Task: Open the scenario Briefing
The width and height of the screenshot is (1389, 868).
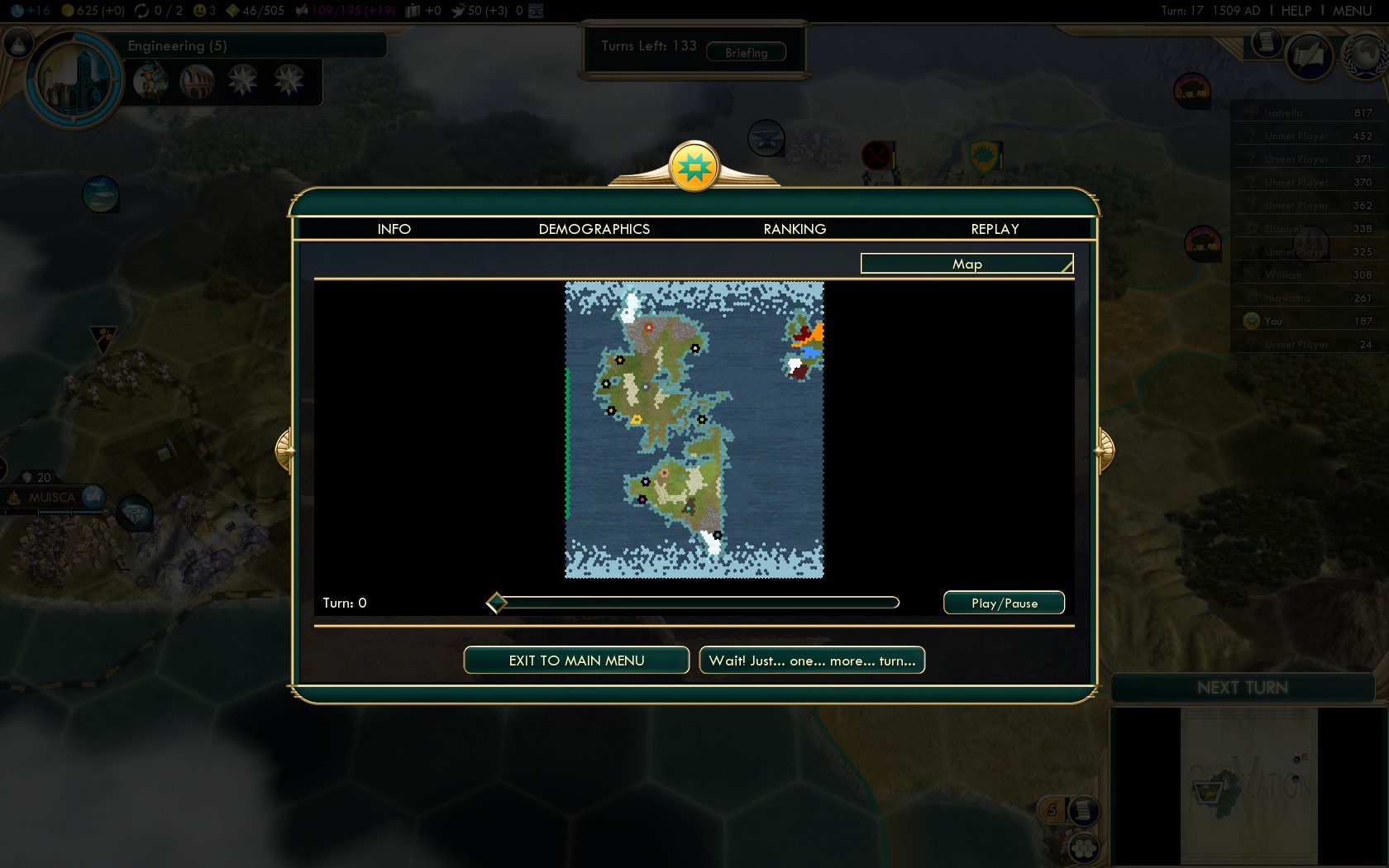Action: click(746, 53)
